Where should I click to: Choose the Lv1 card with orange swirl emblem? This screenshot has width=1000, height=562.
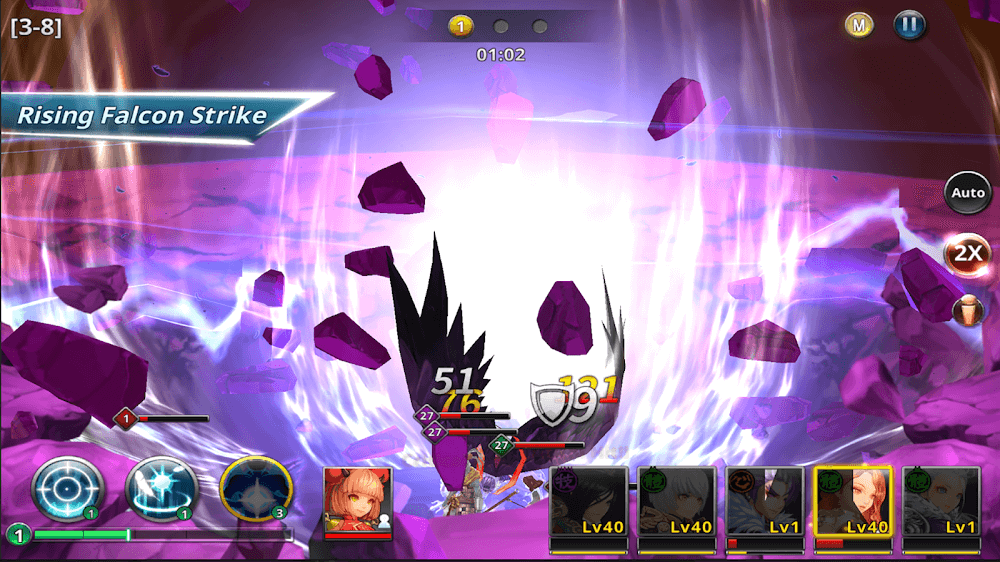[x=765, y=507]
